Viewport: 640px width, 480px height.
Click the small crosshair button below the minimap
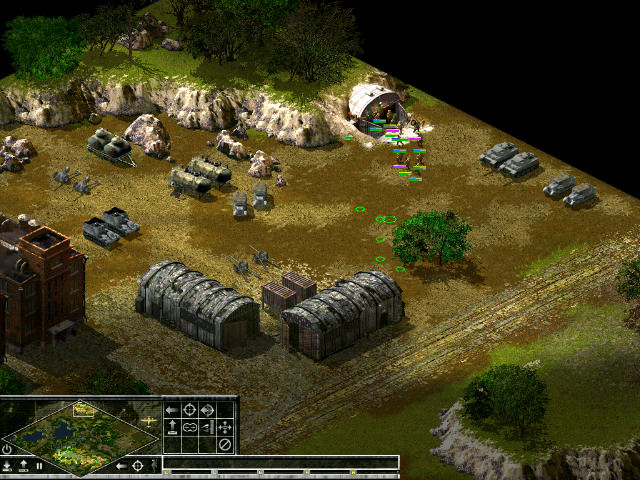click(x=137, y=466)
